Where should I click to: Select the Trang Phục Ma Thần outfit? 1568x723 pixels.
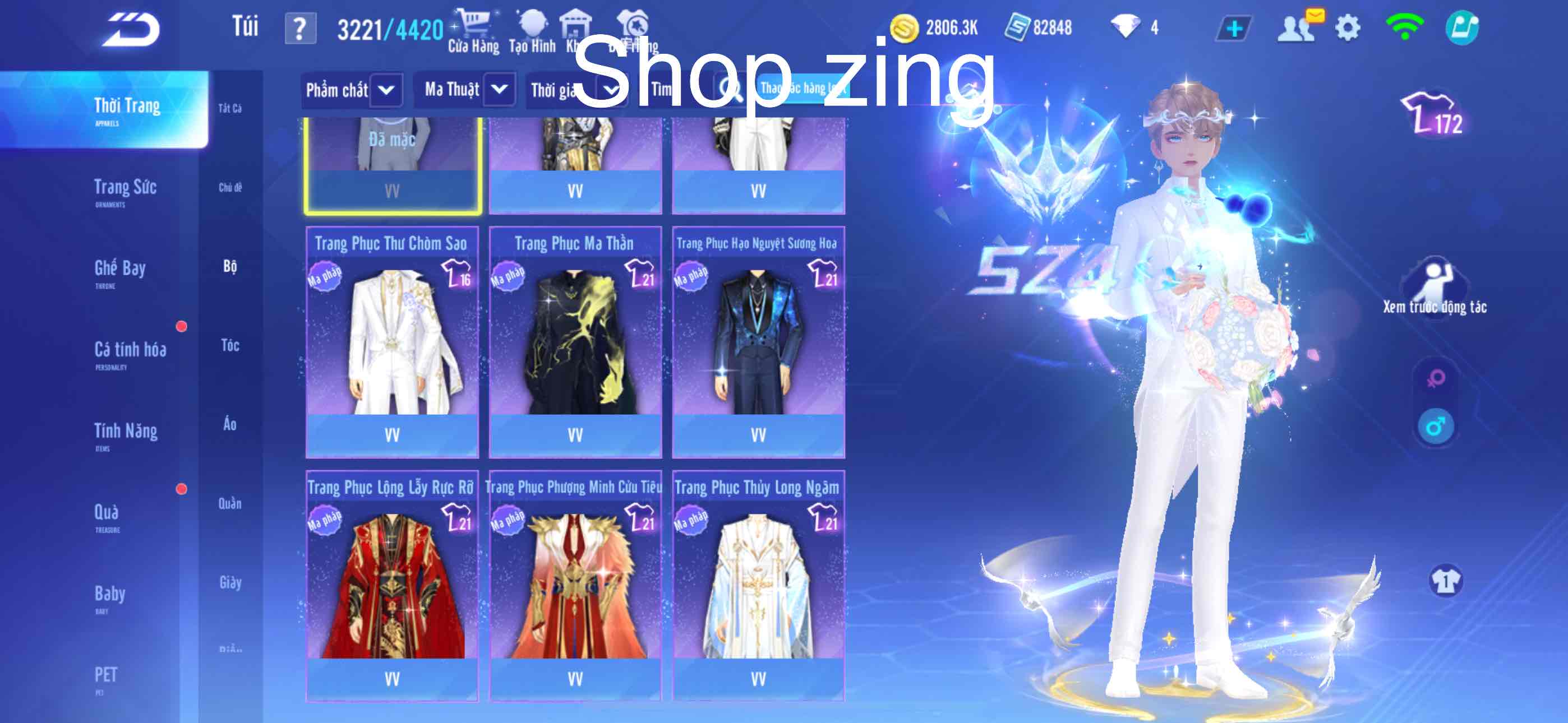point(575,341)
